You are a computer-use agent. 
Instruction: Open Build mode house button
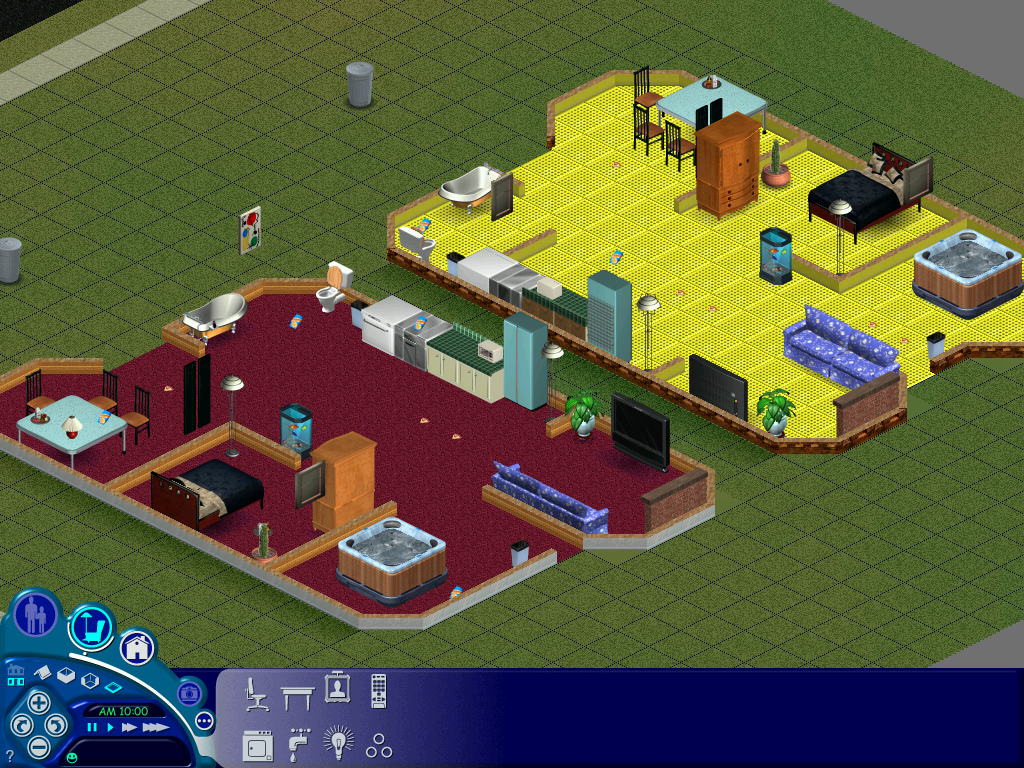(137, 647)
